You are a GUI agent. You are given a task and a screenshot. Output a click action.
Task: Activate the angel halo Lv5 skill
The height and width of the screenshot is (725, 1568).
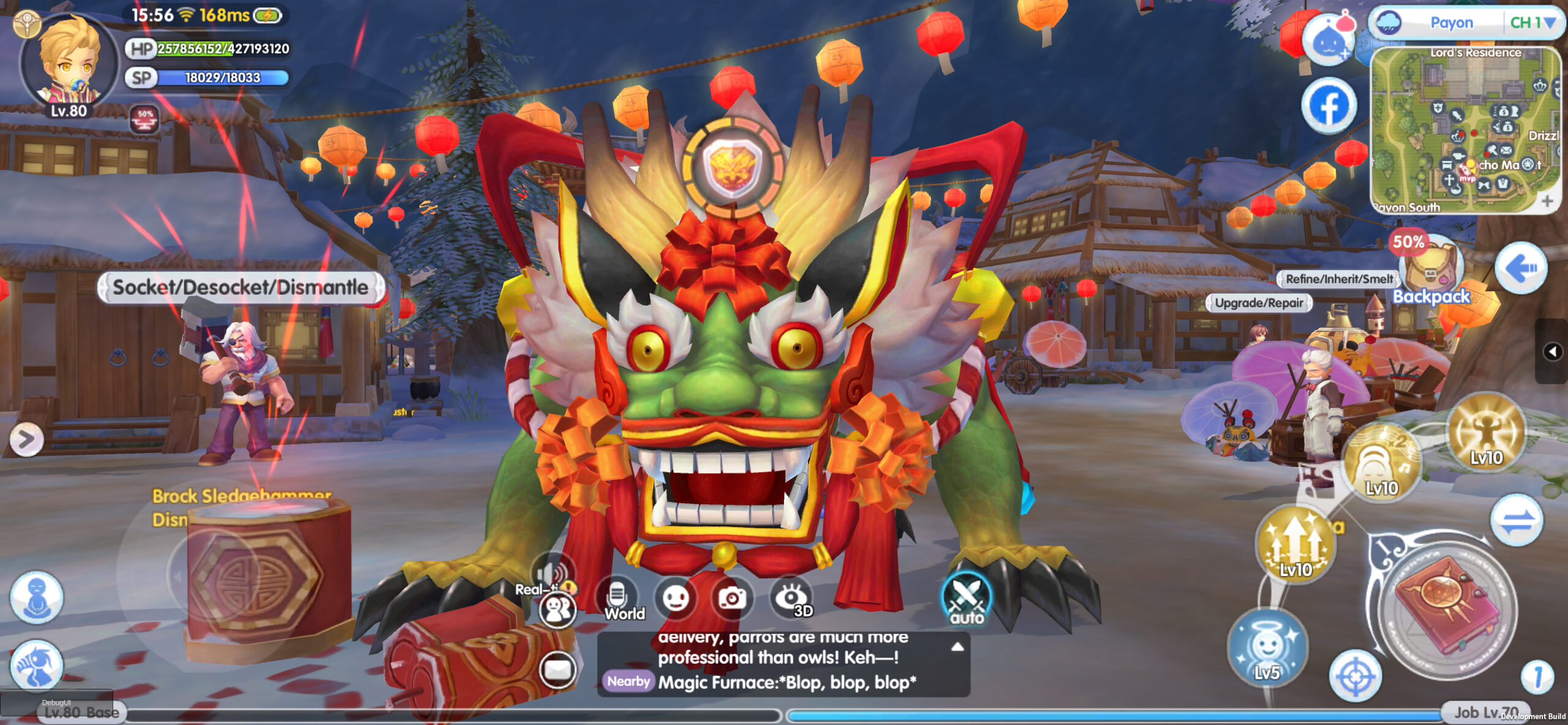point(1267,647)
